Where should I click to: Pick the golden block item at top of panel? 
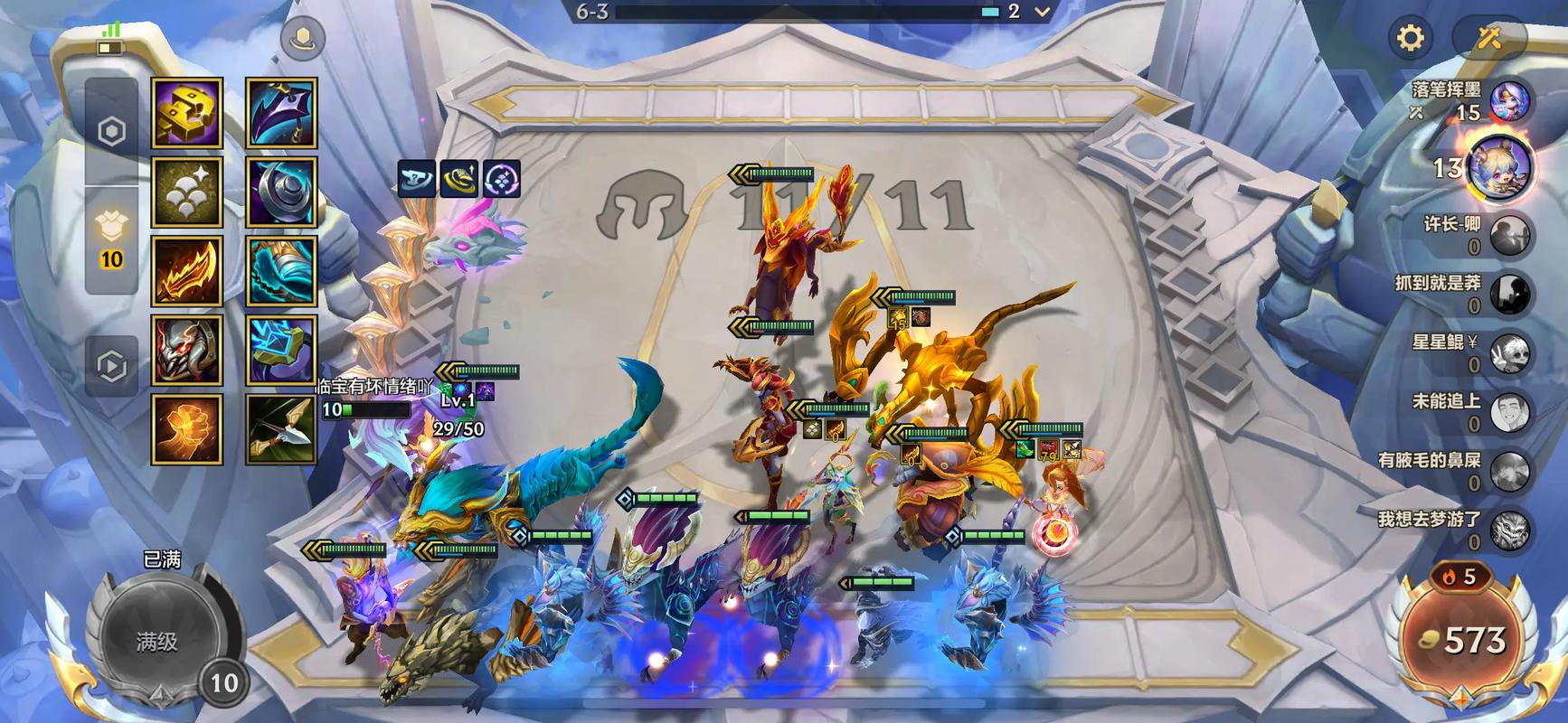pos(186,113)
